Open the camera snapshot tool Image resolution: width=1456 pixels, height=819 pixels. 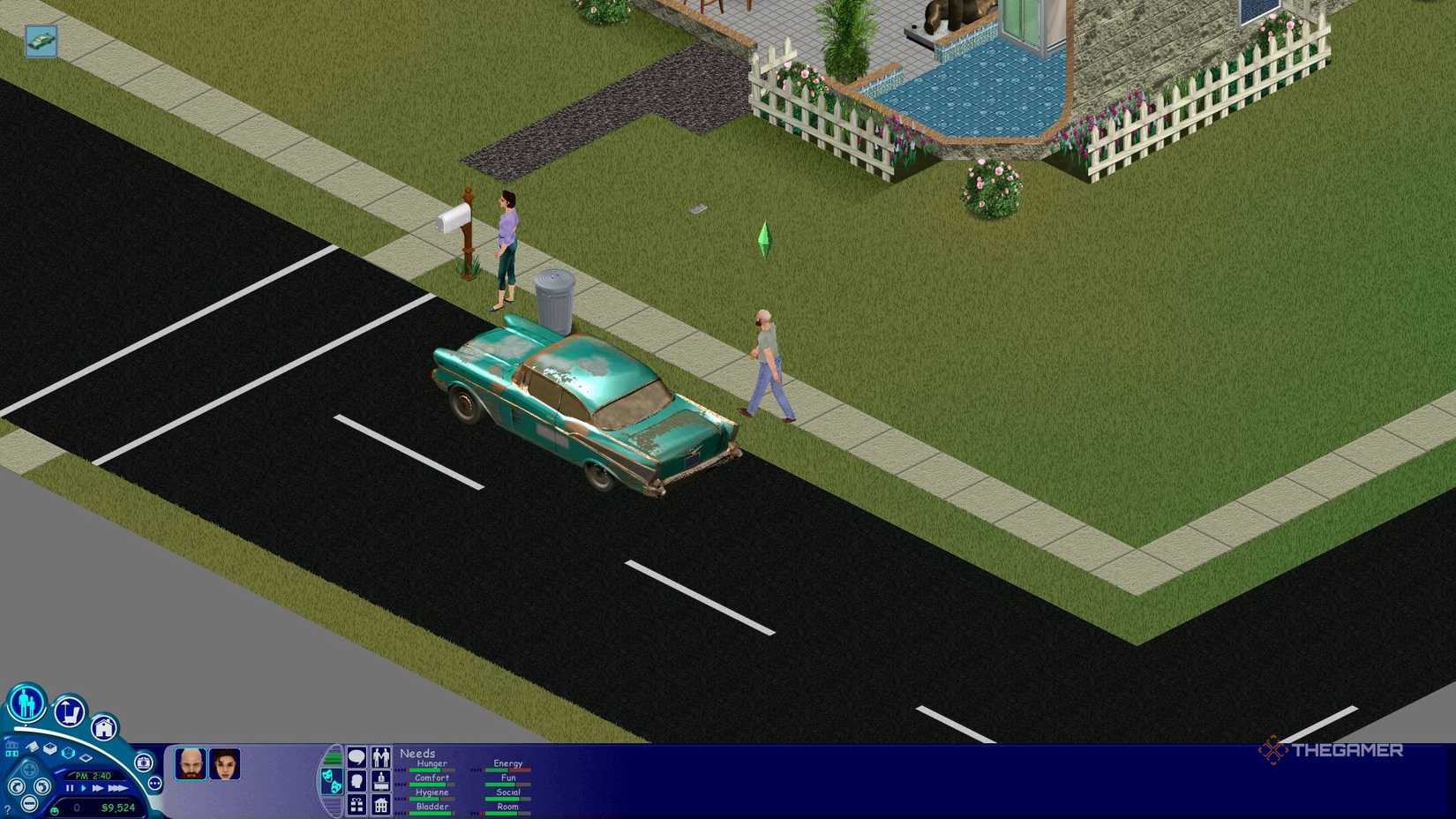(143, 763)
